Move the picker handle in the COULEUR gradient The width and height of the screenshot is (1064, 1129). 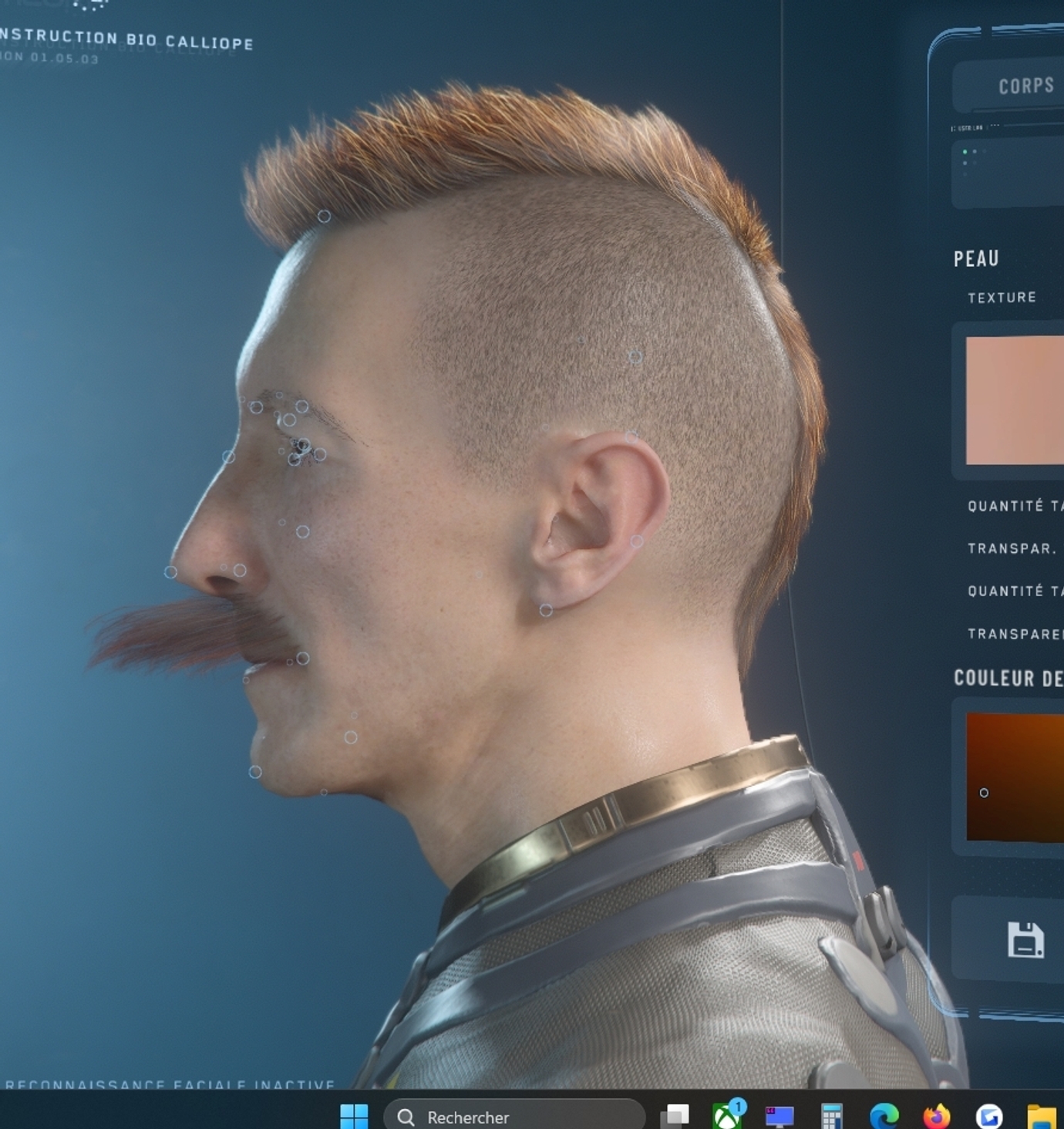point(985,793)
